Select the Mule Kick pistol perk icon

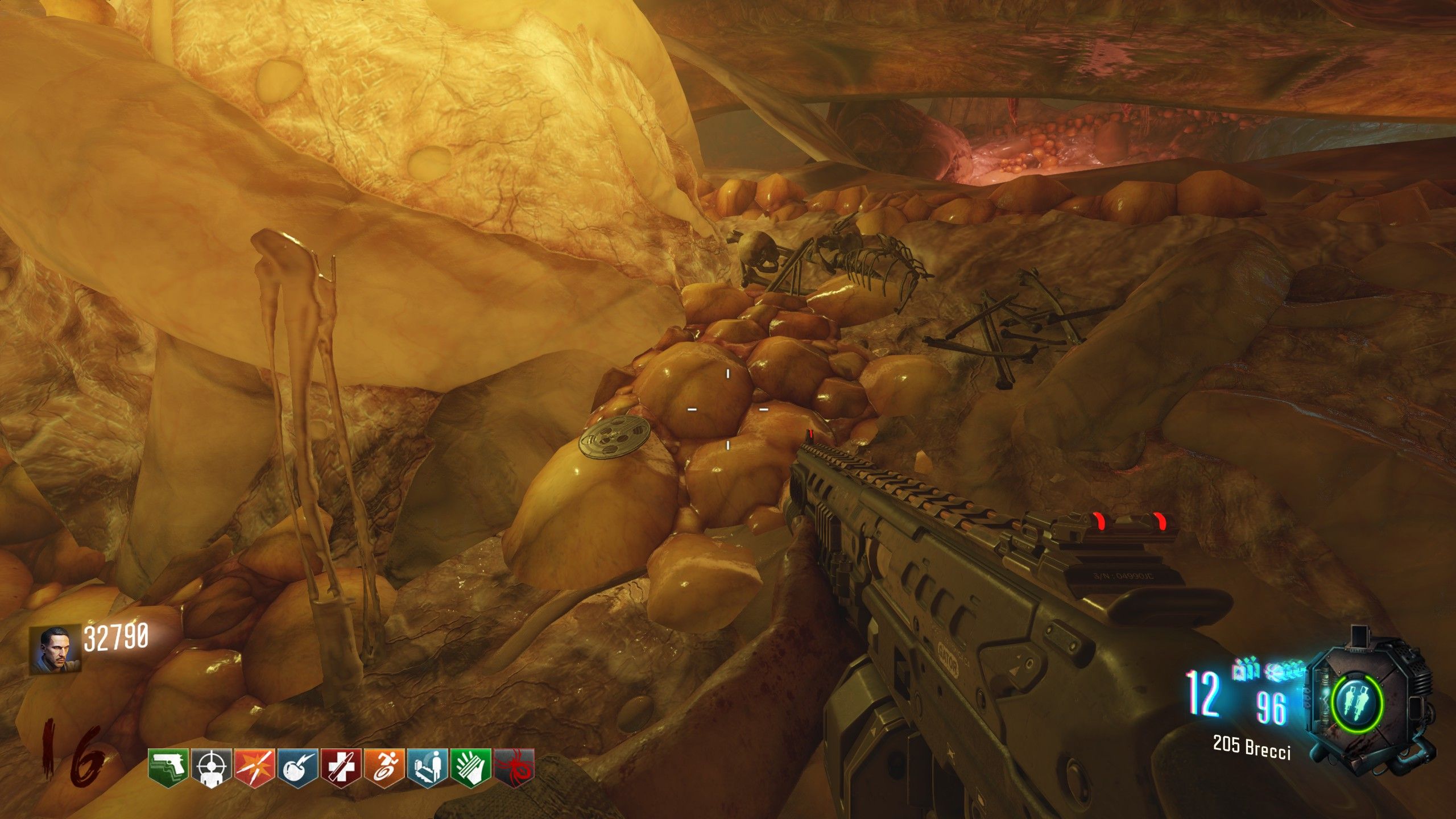pyautogui.click(x=168, y=768)
